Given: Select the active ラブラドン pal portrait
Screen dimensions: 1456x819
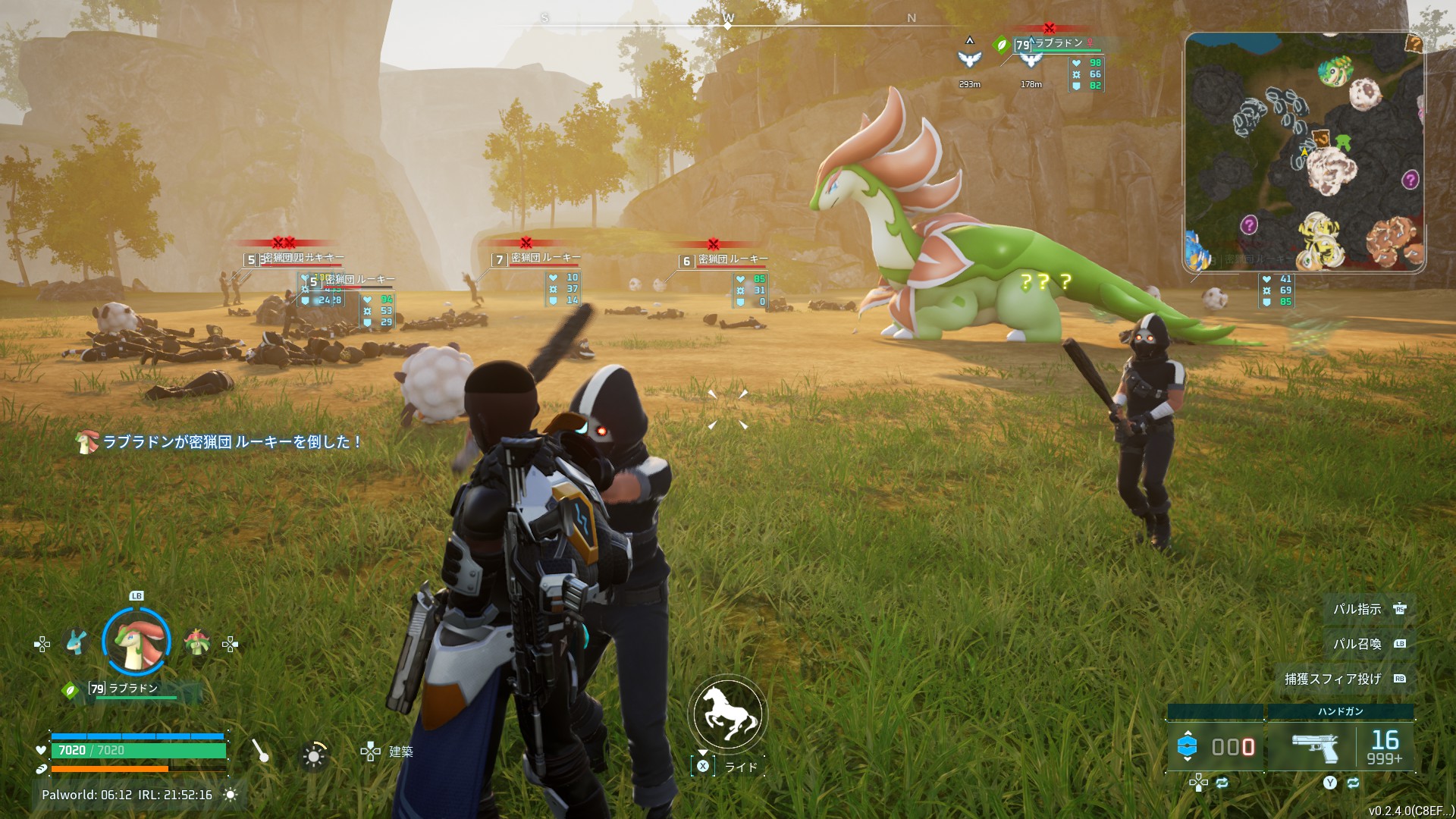Looking at the screenshot, I should [x=136, y=642].
